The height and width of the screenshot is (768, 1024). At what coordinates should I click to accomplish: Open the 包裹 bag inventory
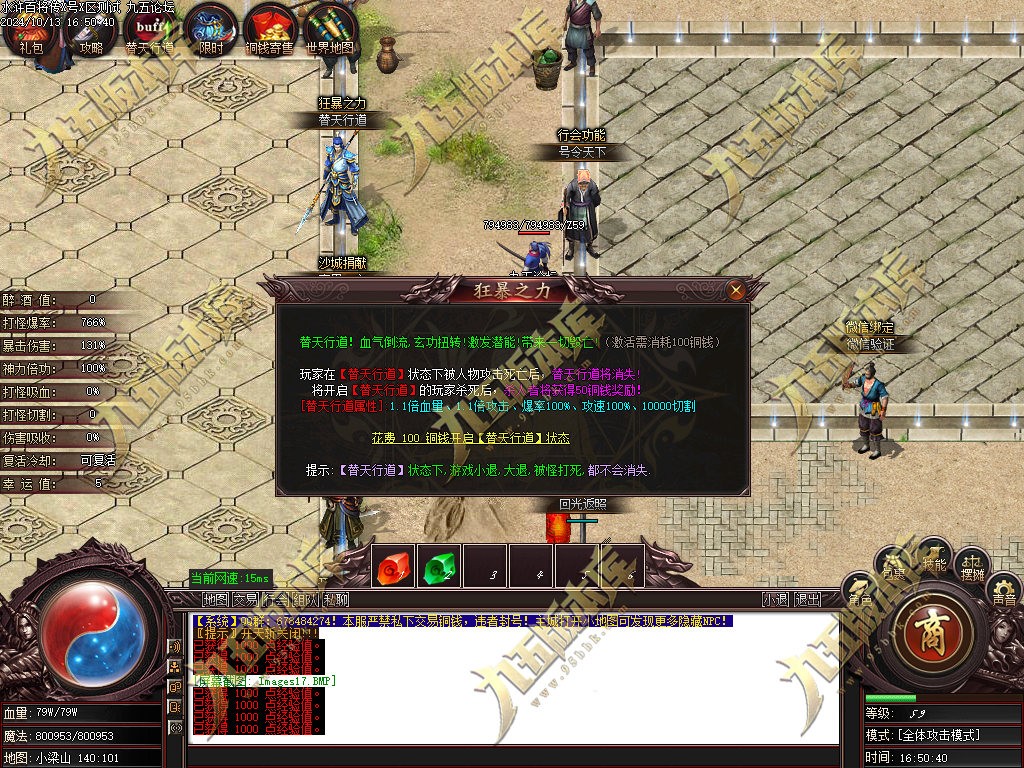point(893,566)
